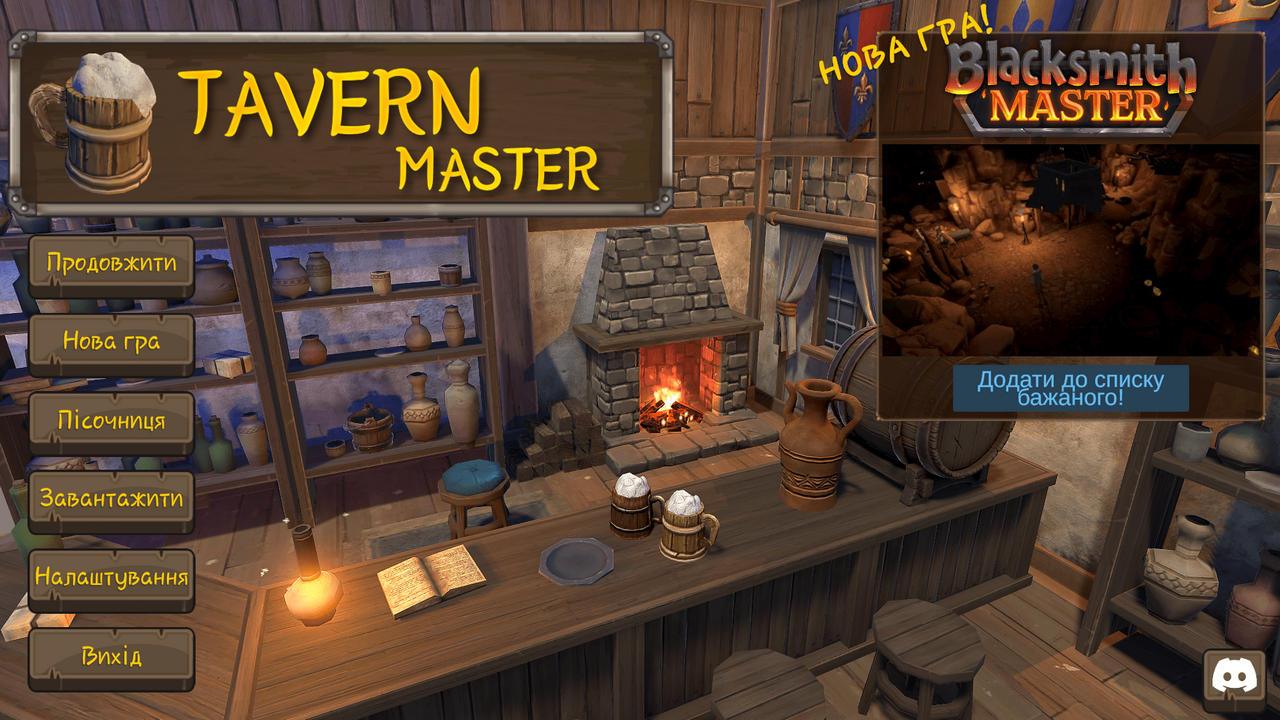1280x720 pixels.
Task: Load a saved game via Завантажити
Action: point(111,499)
